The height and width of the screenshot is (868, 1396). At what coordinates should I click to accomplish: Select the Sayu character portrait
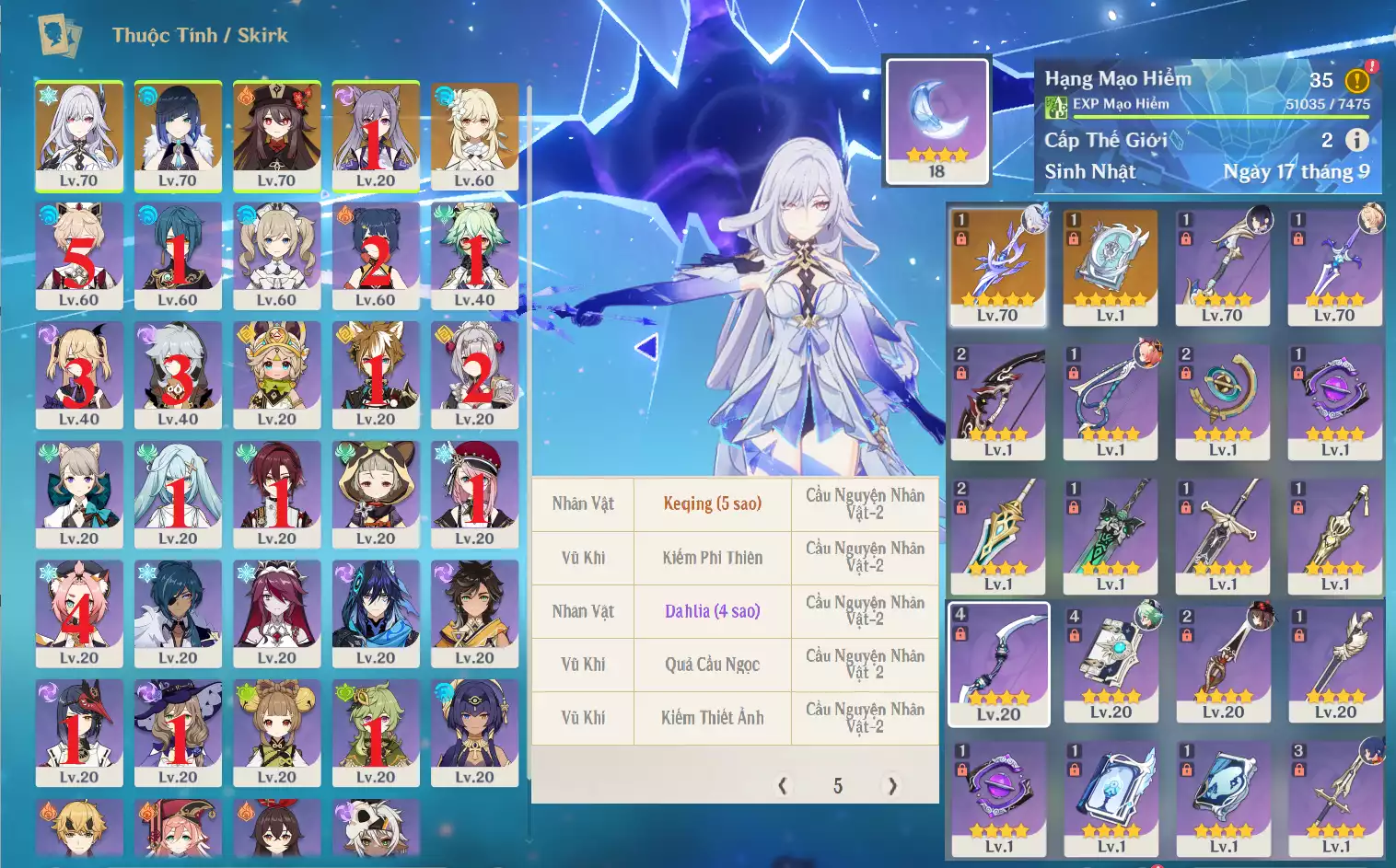pos(376,494)
